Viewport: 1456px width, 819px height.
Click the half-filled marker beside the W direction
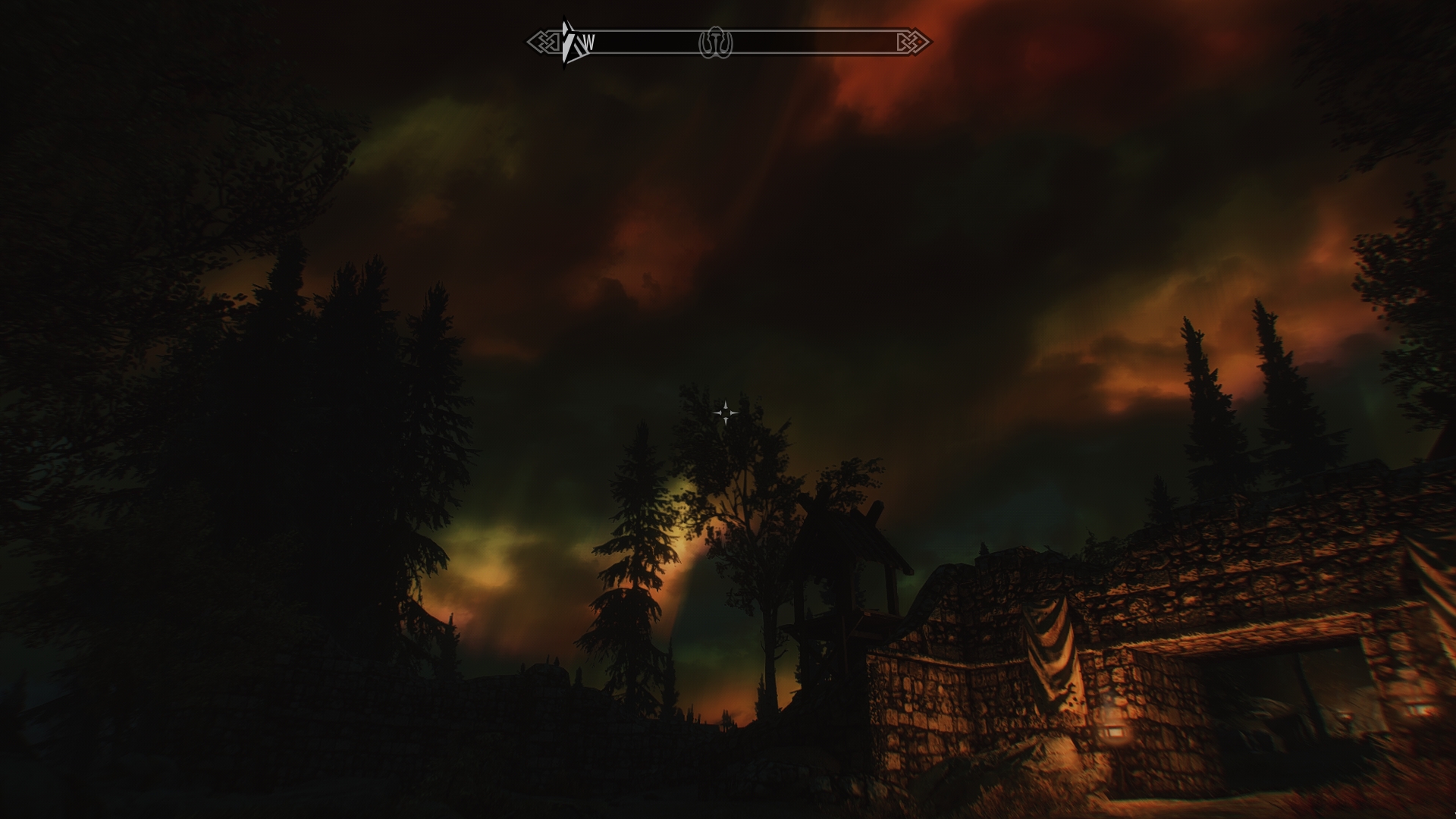point(566,39)
